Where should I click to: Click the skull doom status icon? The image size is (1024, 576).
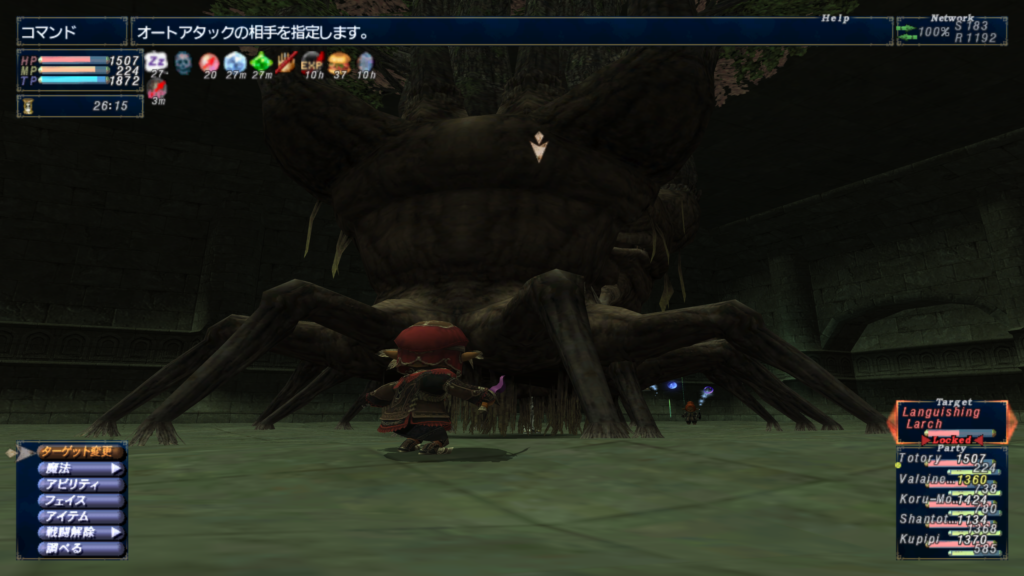[x=183, y=63]
